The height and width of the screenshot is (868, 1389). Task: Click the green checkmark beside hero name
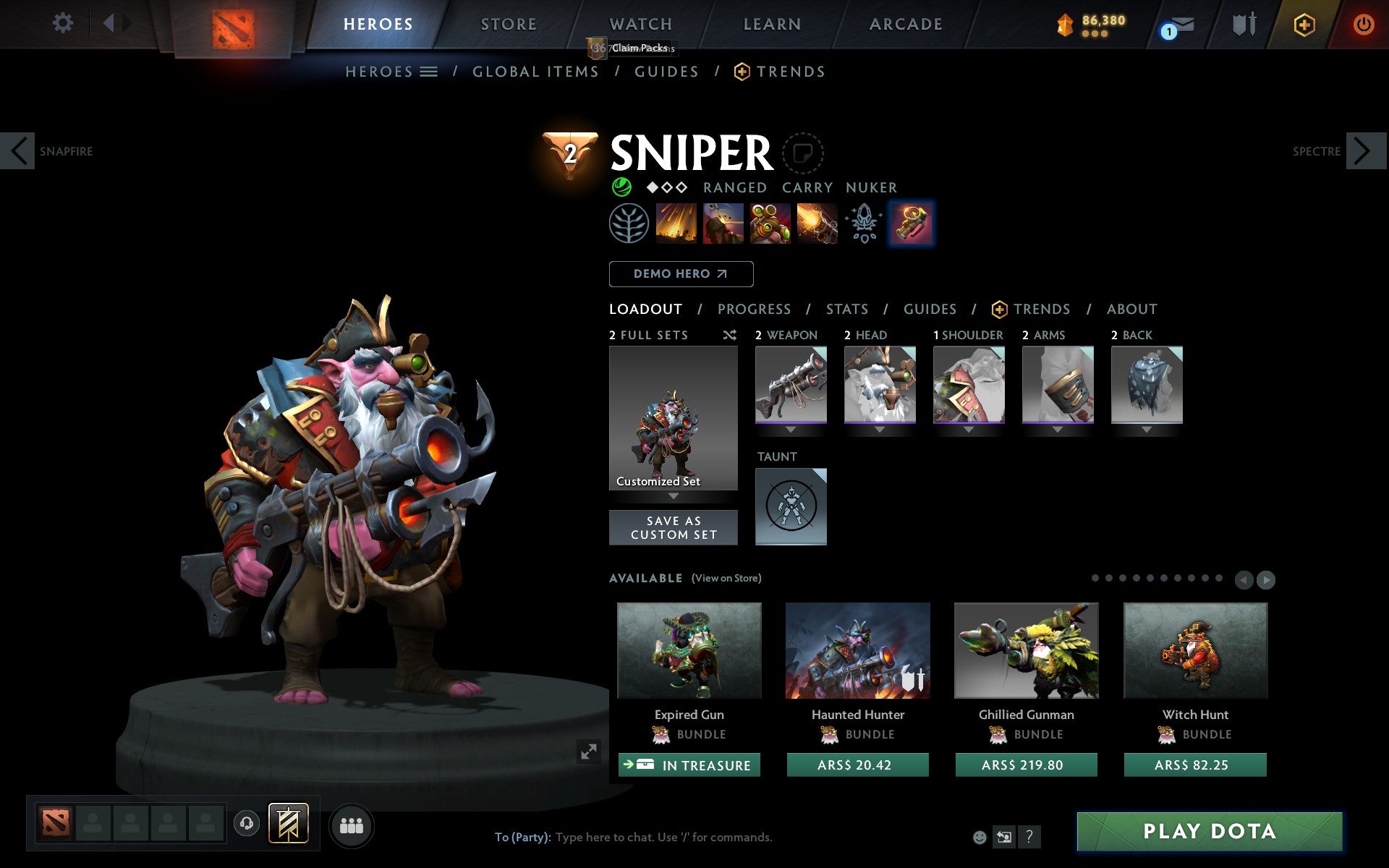[622, 187]
